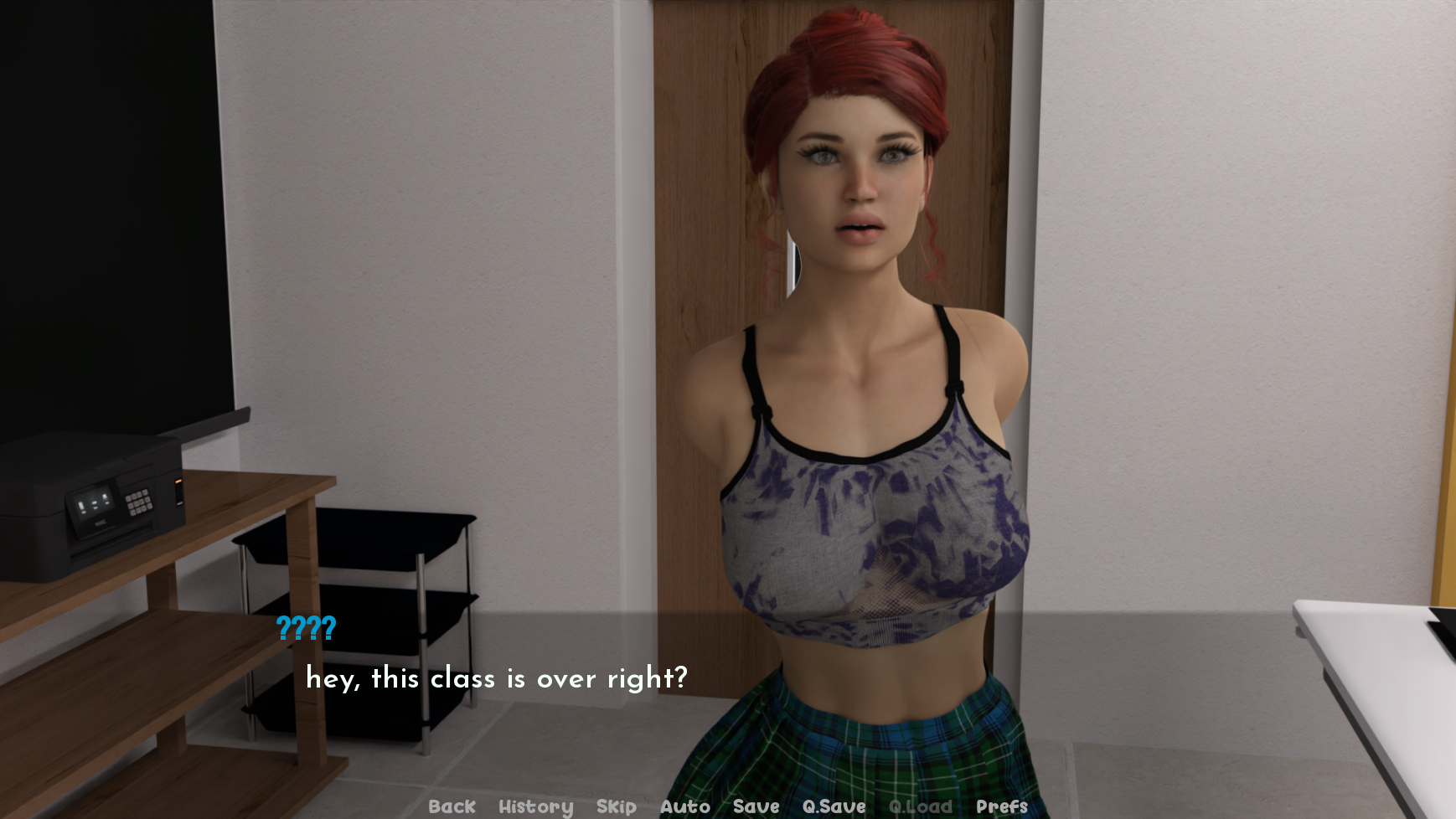Enable Auto advance for dialogue
Screen dimensions: 1456x819
[x=684, y=806]
